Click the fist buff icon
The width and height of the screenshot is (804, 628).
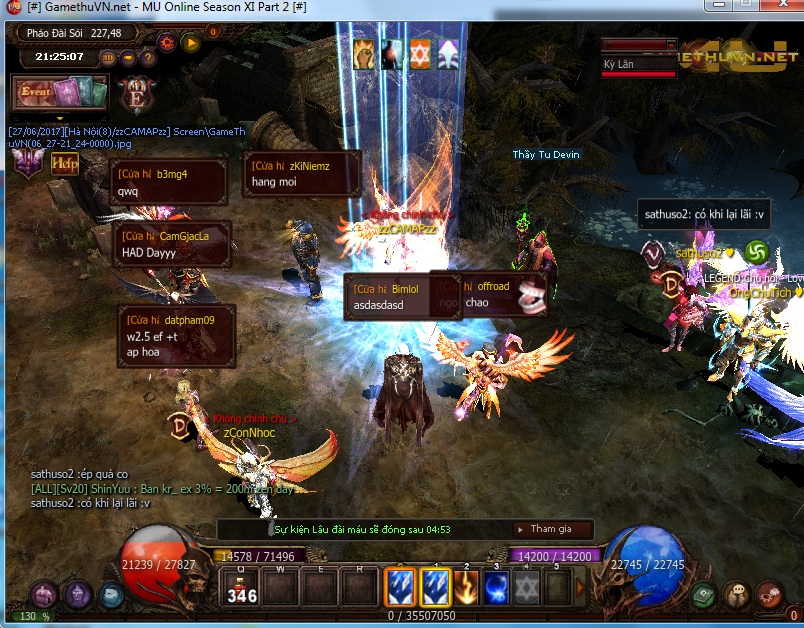pyautogui.click(x=364, y=54)
